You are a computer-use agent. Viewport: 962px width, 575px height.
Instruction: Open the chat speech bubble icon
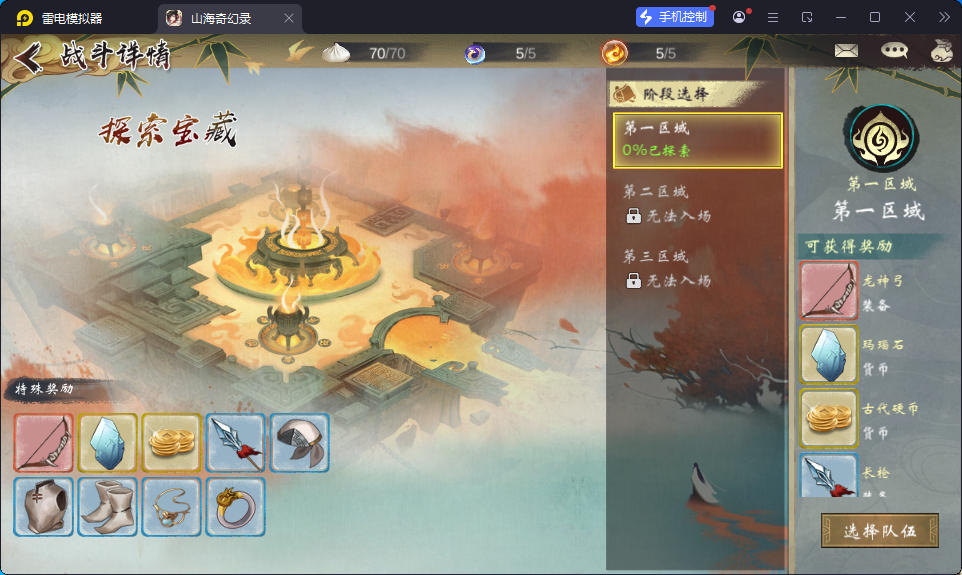[894, 51]
